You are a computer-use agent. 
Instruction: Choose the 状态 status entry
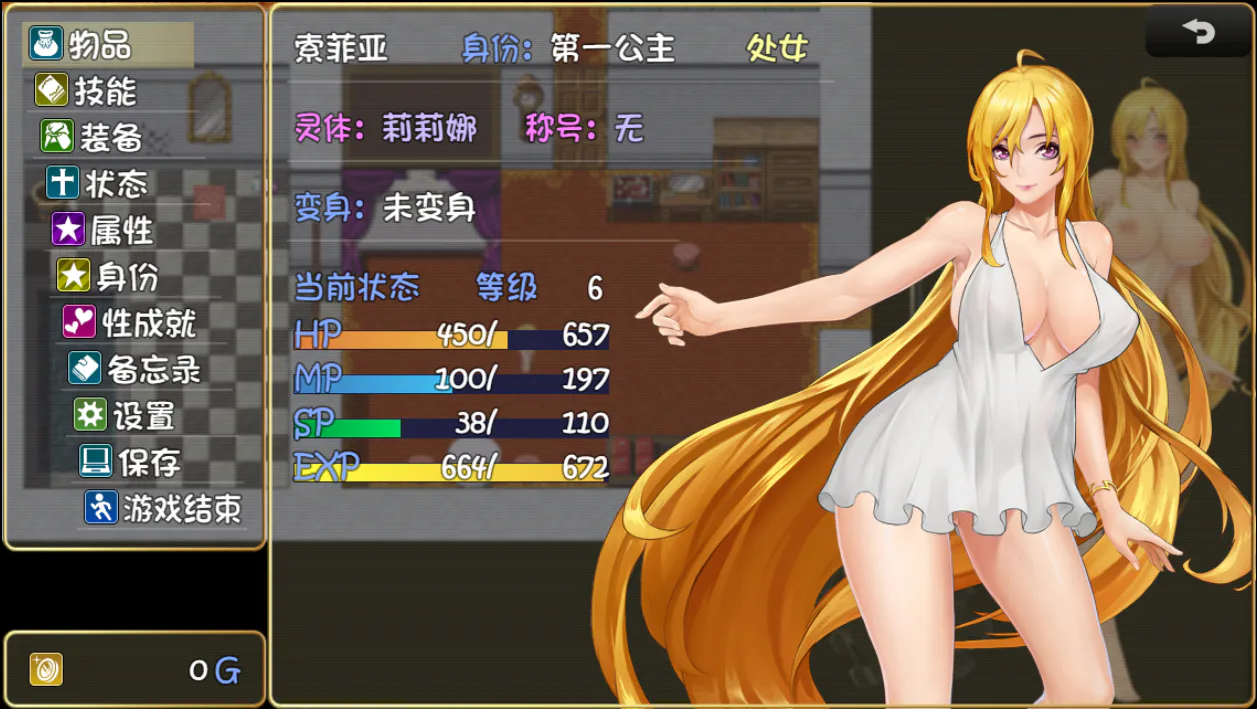pyautogui.click(x=115, y=184)
